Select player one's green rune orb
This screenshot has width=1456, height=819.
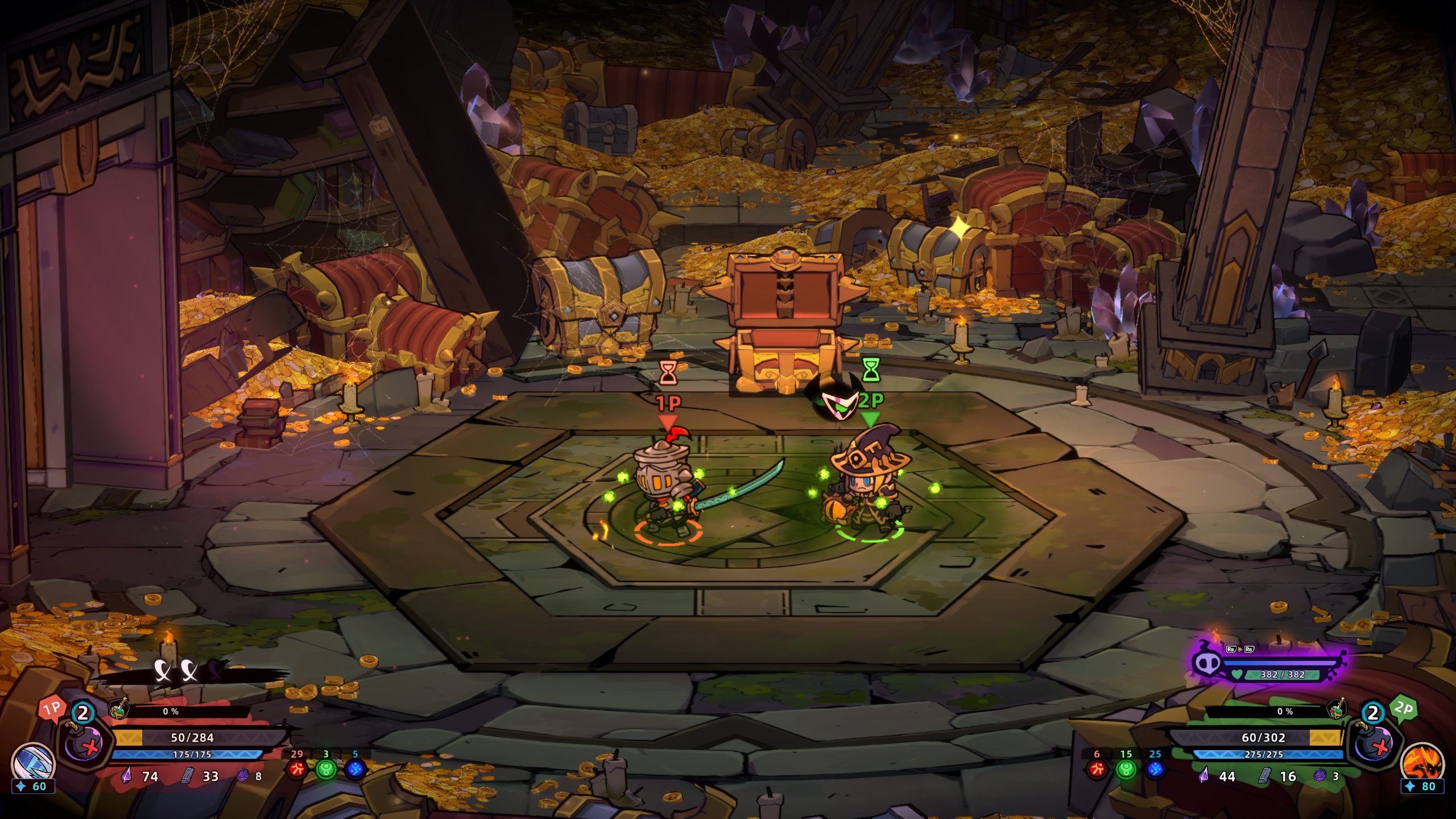pos(326,770)
